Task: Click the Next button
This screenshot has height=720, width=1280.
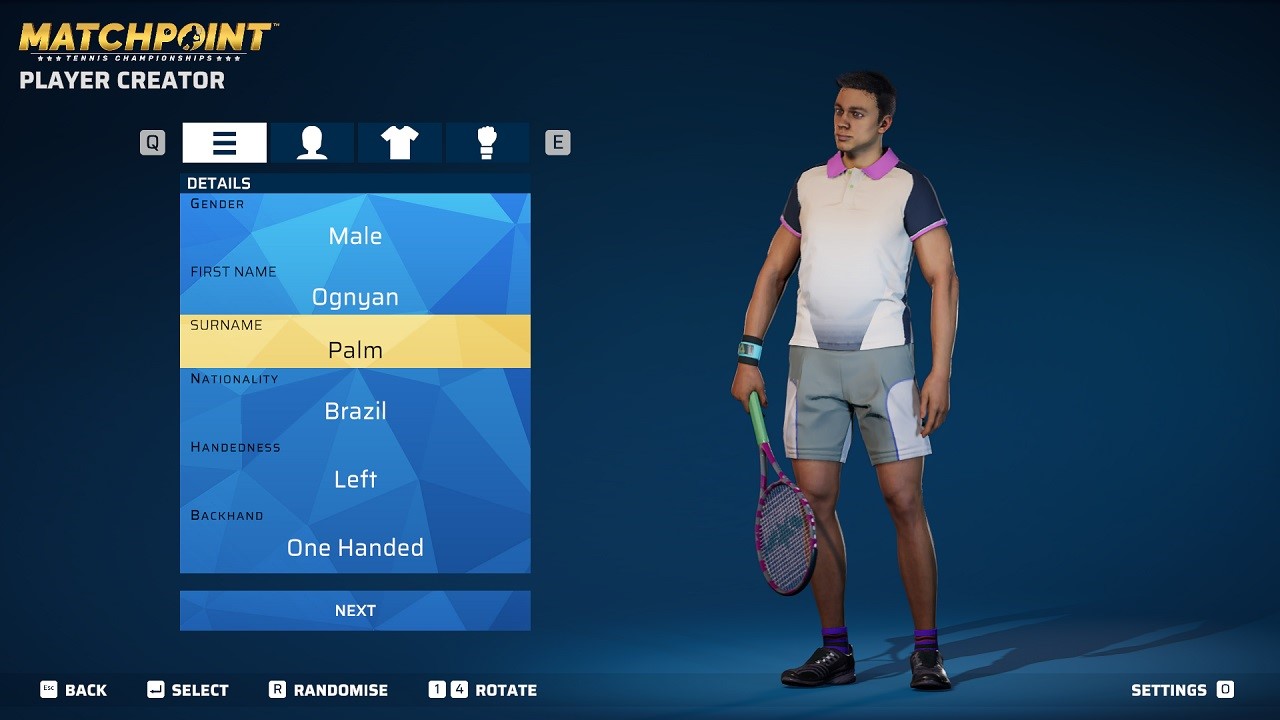Action: pyautogui.click(x=355, y=610)
